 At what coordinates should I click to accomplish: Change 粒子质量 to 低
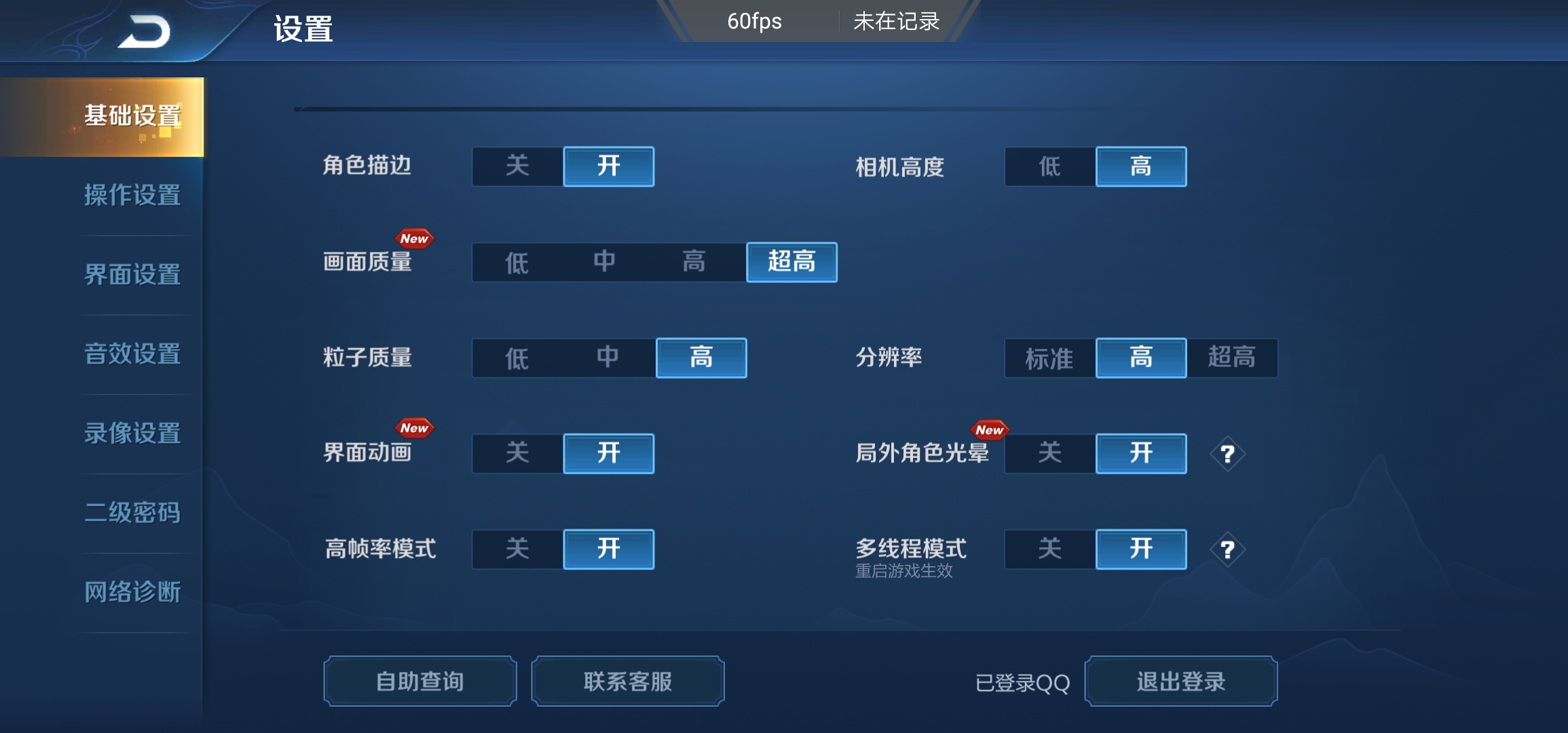coord(516,358)
